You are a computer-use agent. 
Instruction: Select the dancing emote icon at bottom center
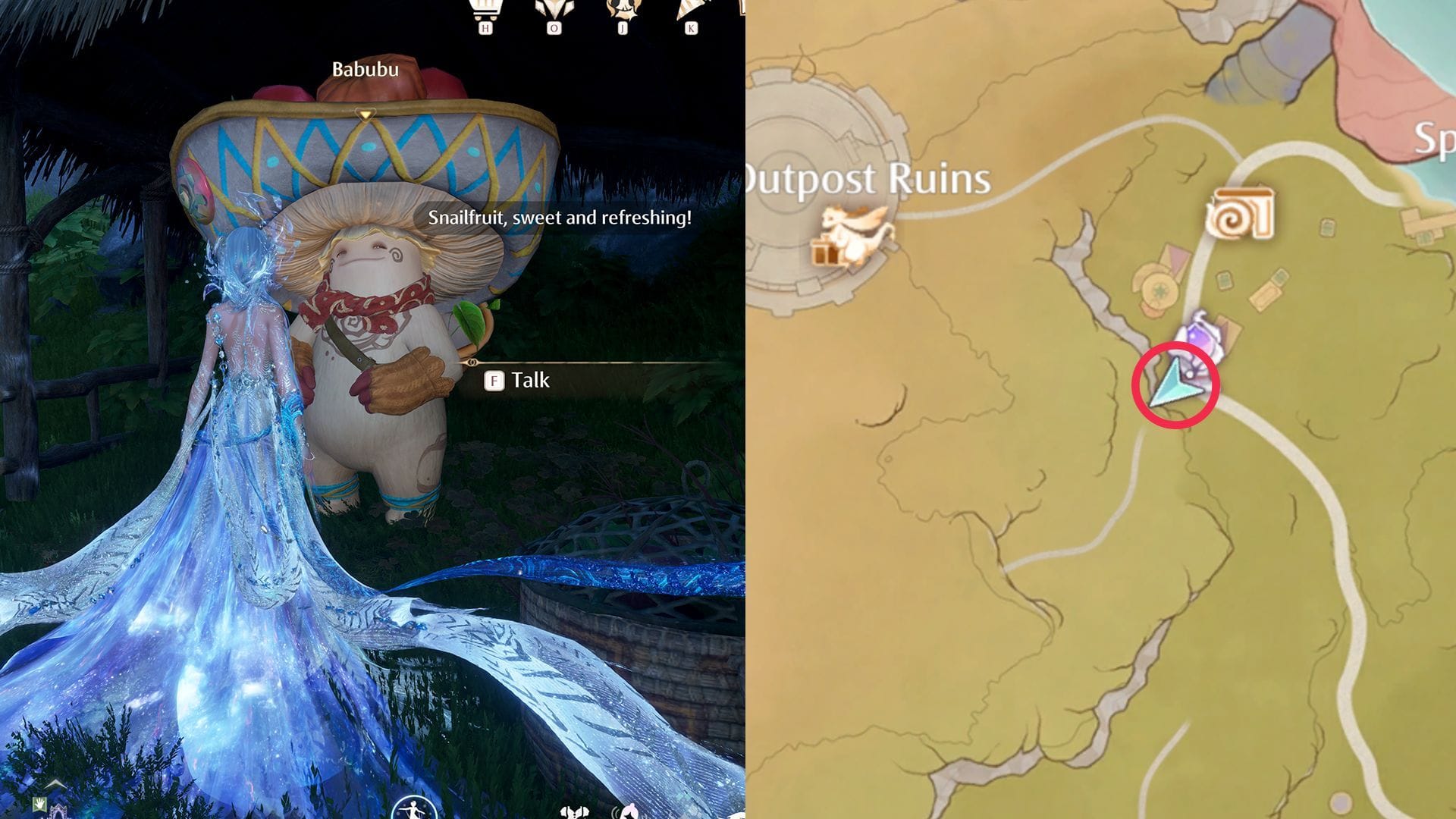[x=413, y=811]
